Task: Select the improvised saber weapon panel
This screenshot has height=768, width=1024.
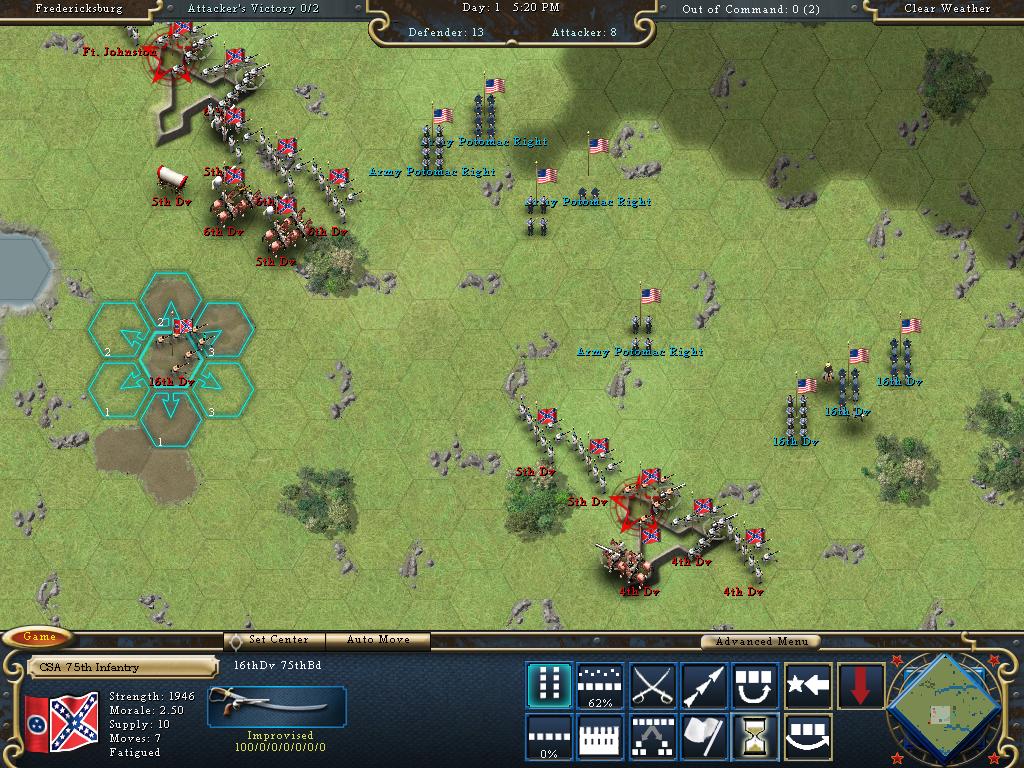Action: (277, 706)
